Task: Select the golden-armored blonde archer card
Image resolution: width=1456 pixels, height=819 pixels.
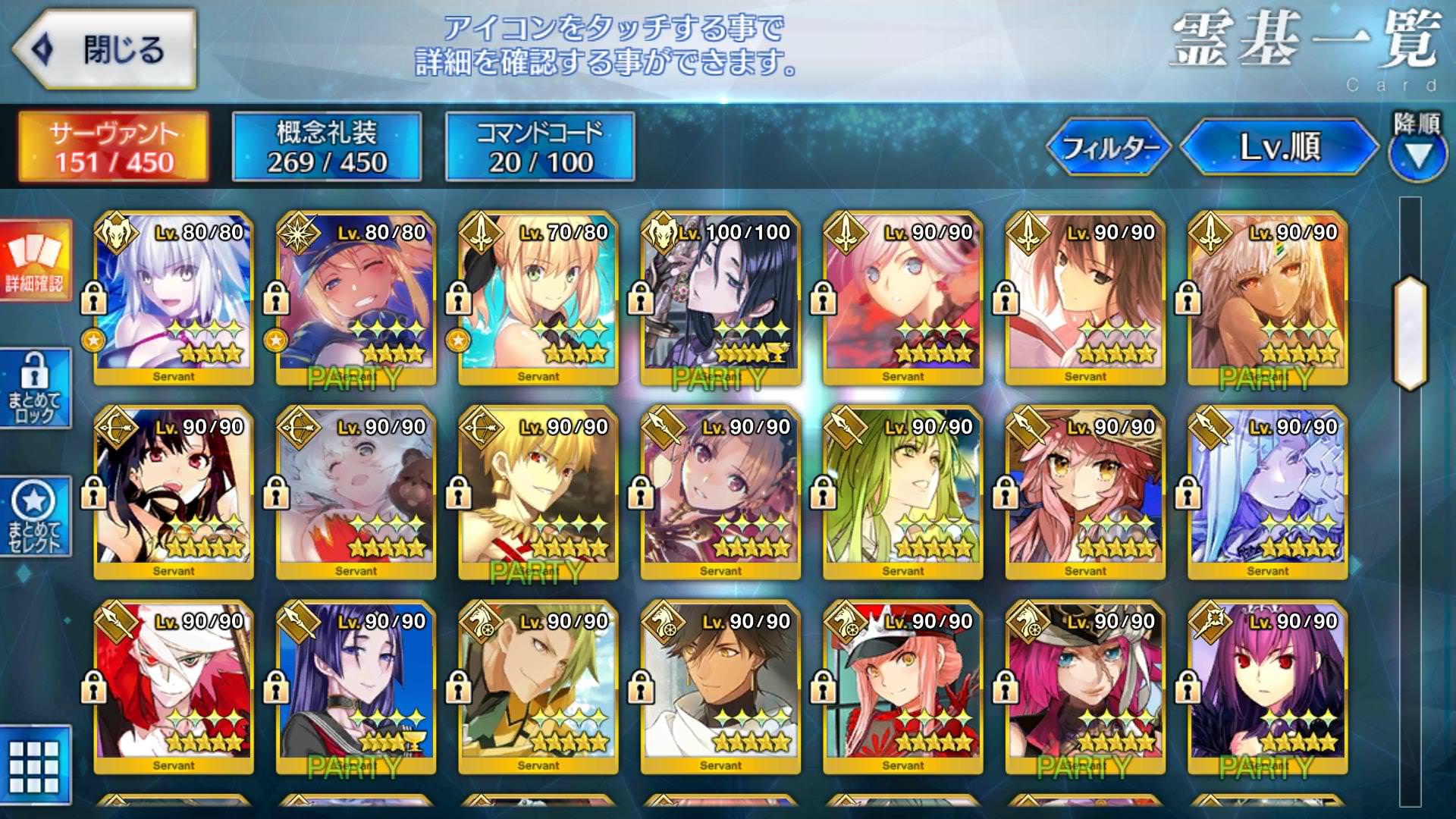Action: (538, 493)
